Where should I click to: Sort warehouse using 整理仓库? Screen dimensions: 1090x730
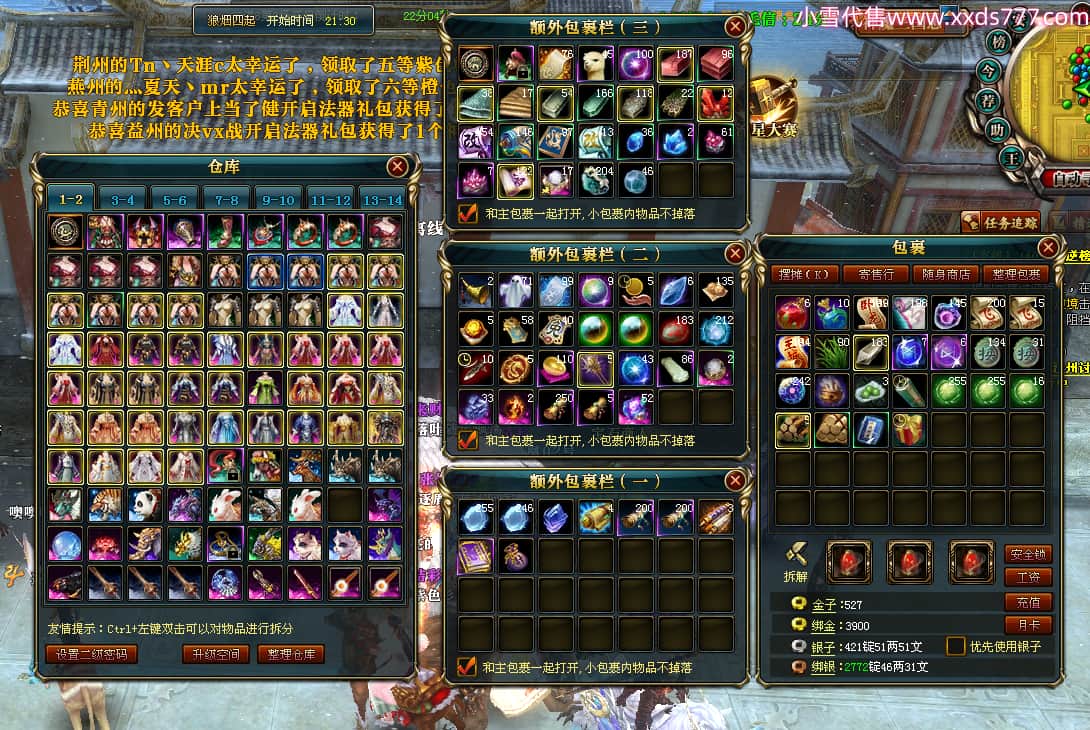click(x=291, y=654)
